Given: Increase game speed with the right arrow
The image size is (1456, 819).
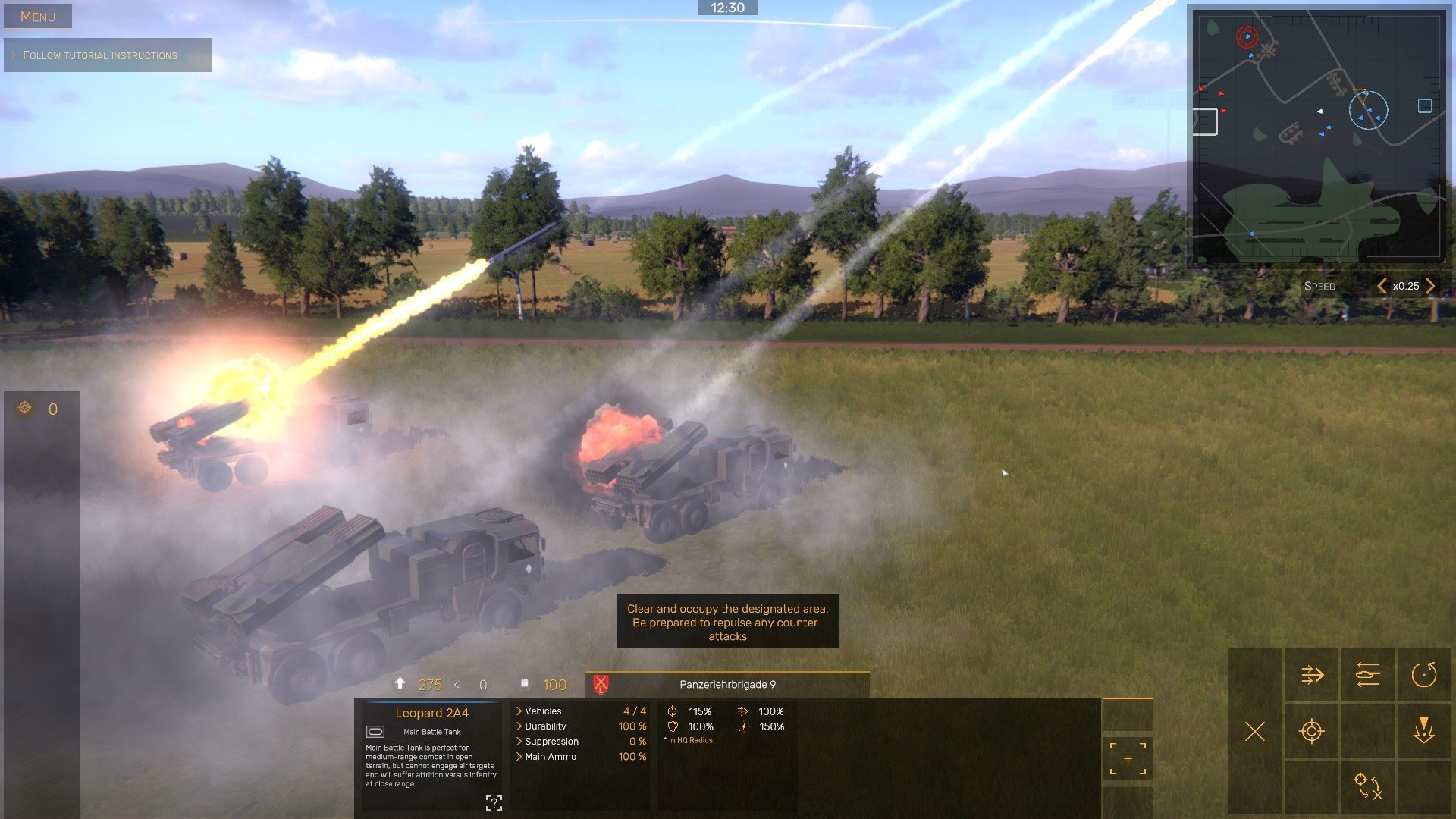Looking at the screenshot, I should [1430, 286].
